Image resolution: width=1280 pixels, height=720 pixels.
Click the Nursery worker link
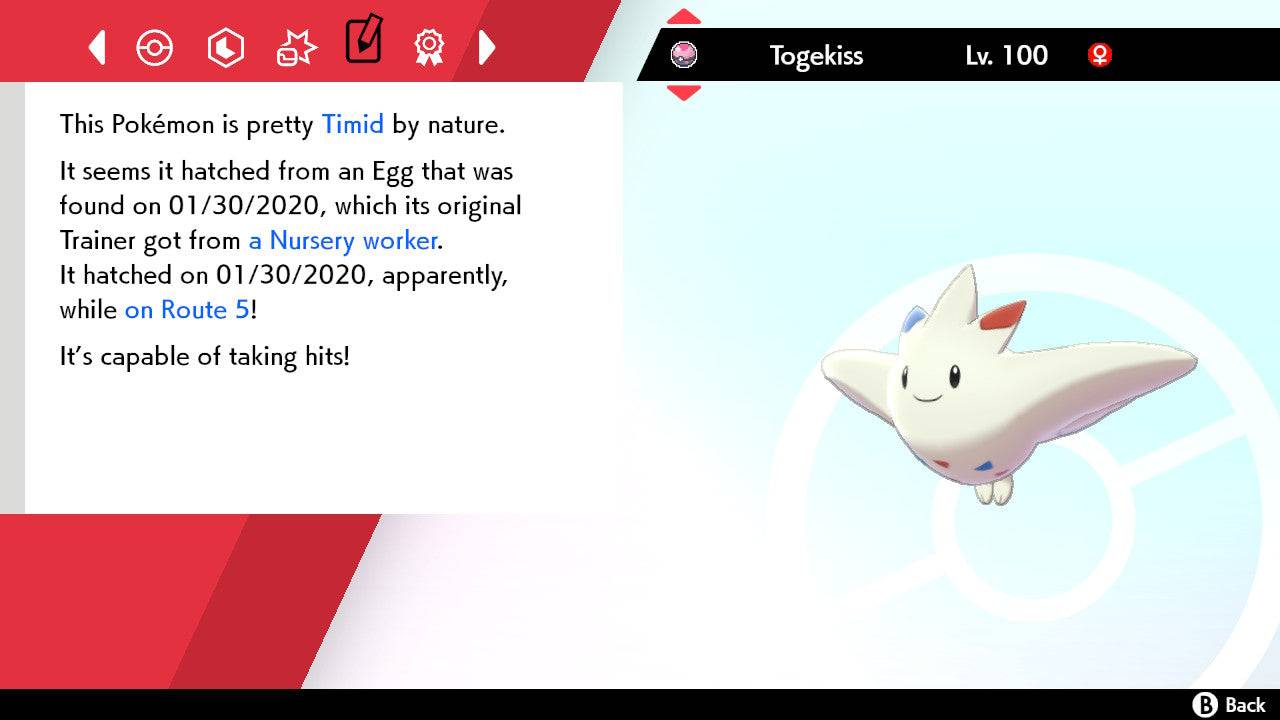pos(342,241)
